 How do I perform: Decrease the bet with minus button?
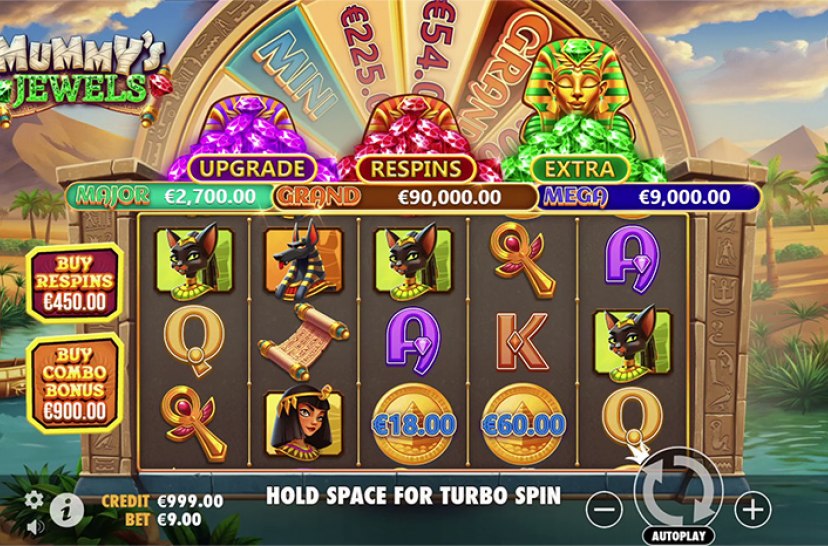click(x=603, y=509)
